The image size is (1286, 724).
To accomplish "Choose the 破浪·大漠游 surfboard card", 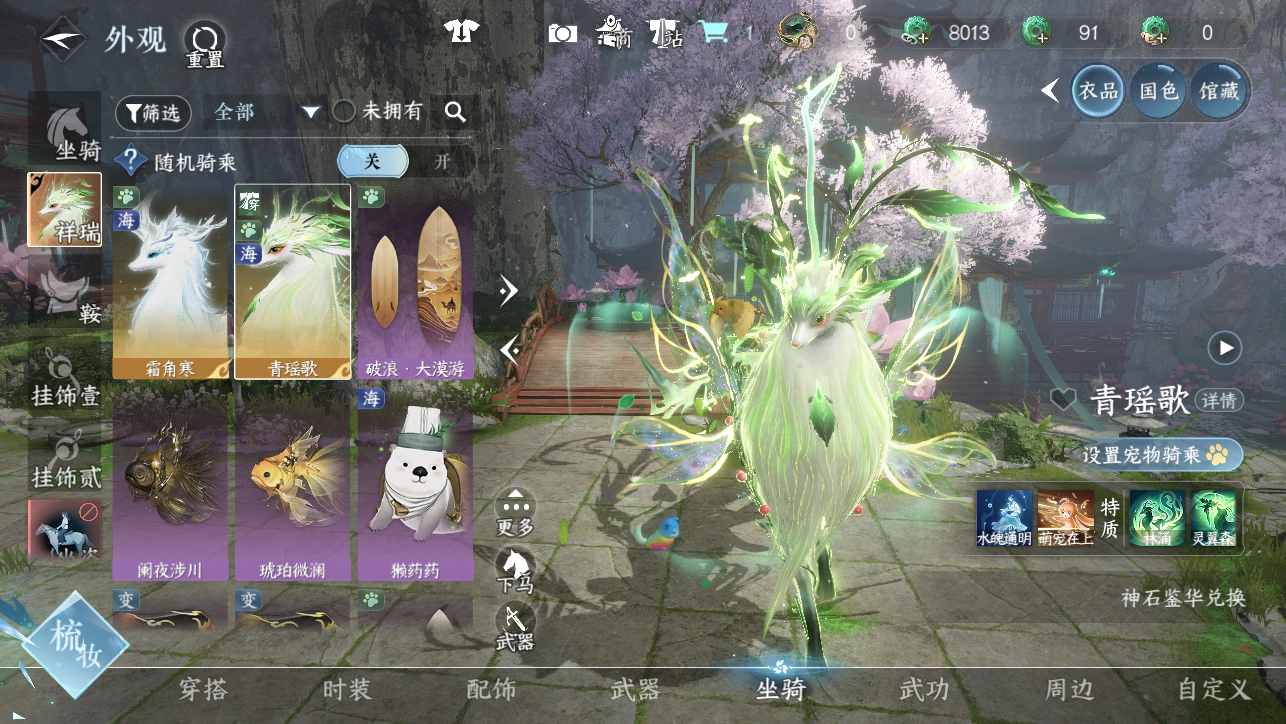I will point(415,282).
